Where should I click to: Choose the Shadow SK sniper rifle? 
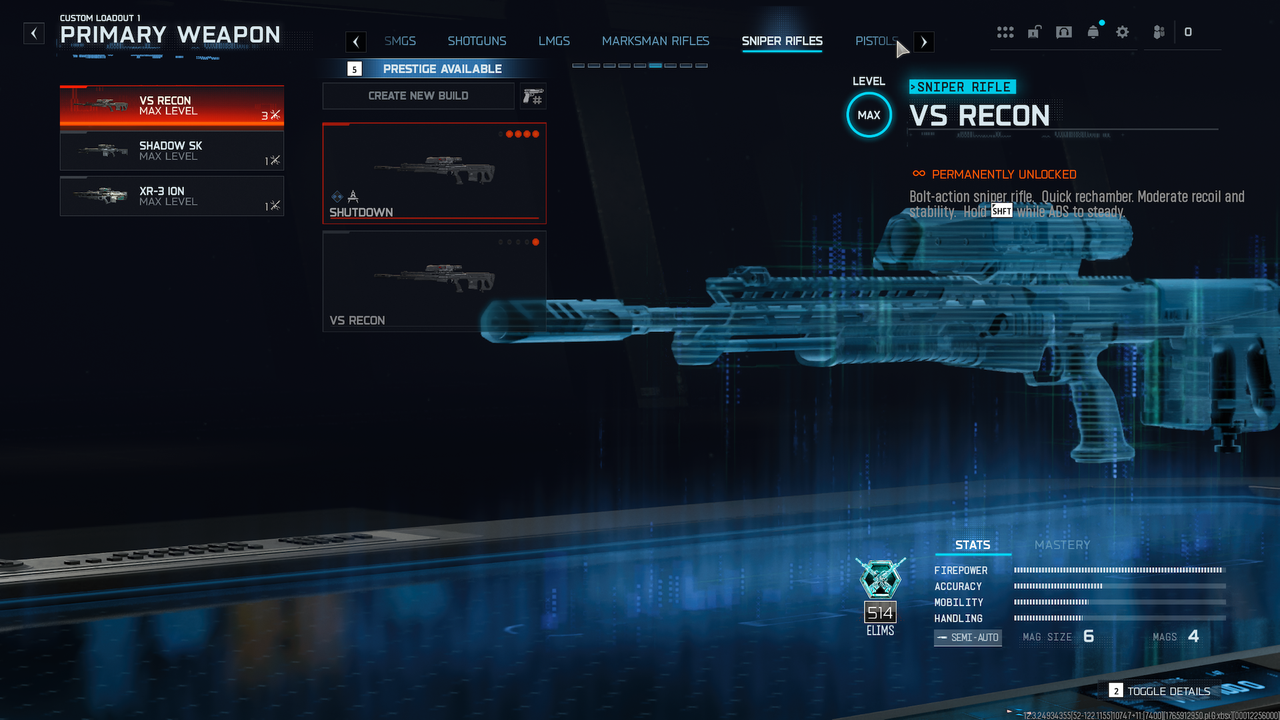click(171, 151)
